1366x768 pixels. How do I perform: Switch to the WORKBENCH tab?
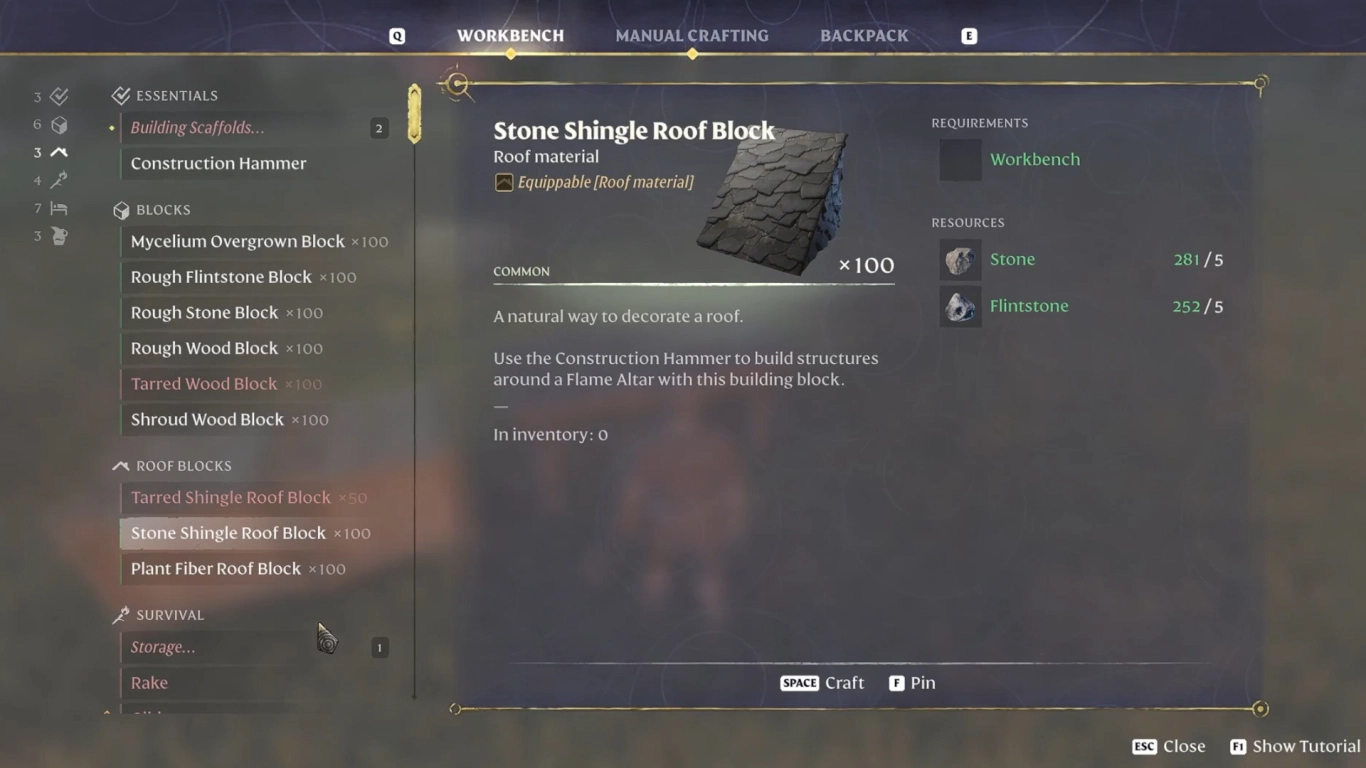tap(511, 35)
